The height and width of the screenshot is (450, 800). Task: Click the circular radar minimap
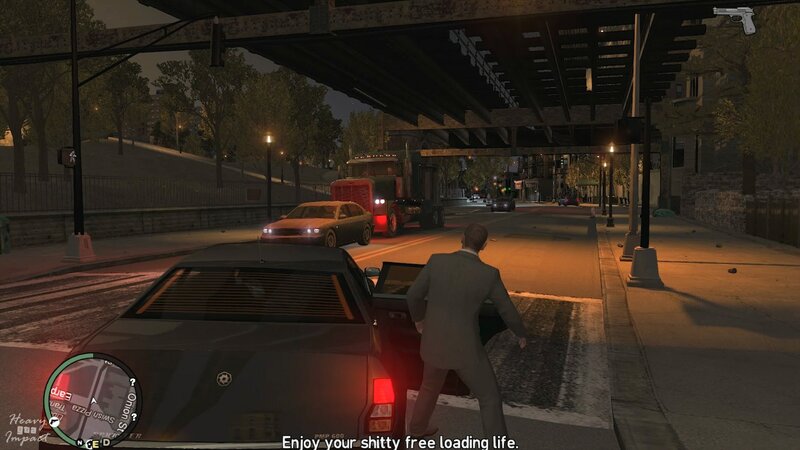(x=93, y=400)
